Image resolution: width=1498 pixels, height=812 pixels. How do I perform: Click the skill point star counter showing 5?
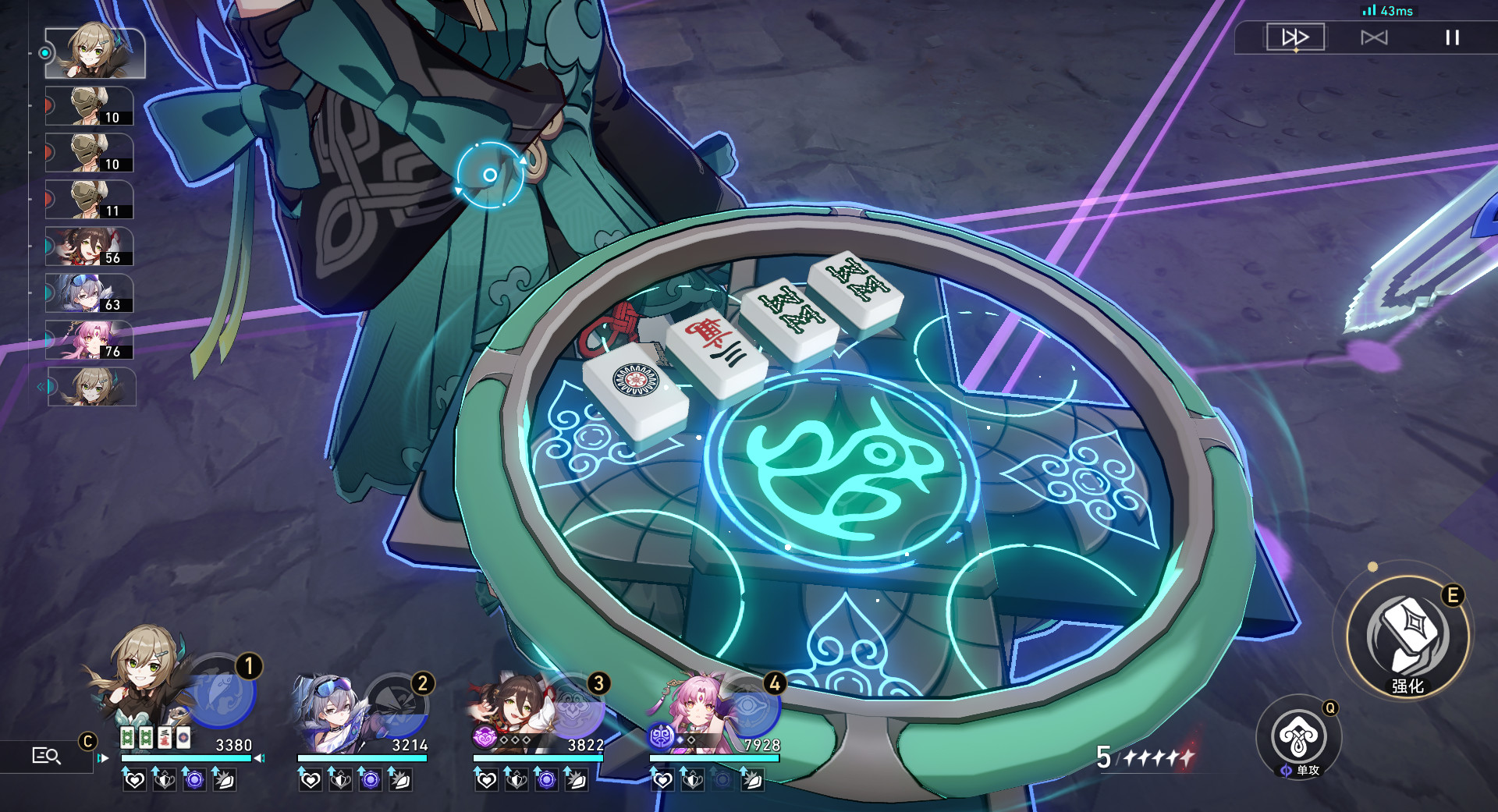pyautogui.click(x=1106, y=757)
